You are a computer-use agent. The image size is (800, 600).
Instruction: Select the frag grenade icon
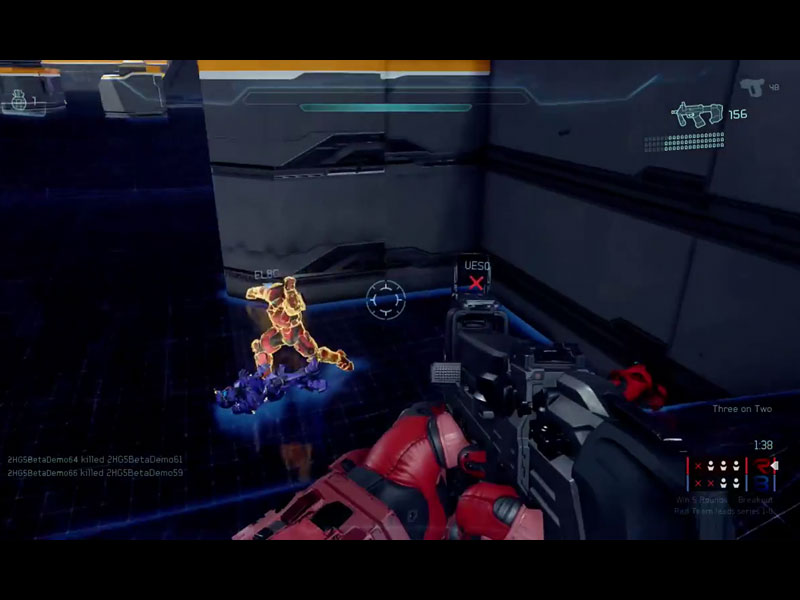point(17,99)
